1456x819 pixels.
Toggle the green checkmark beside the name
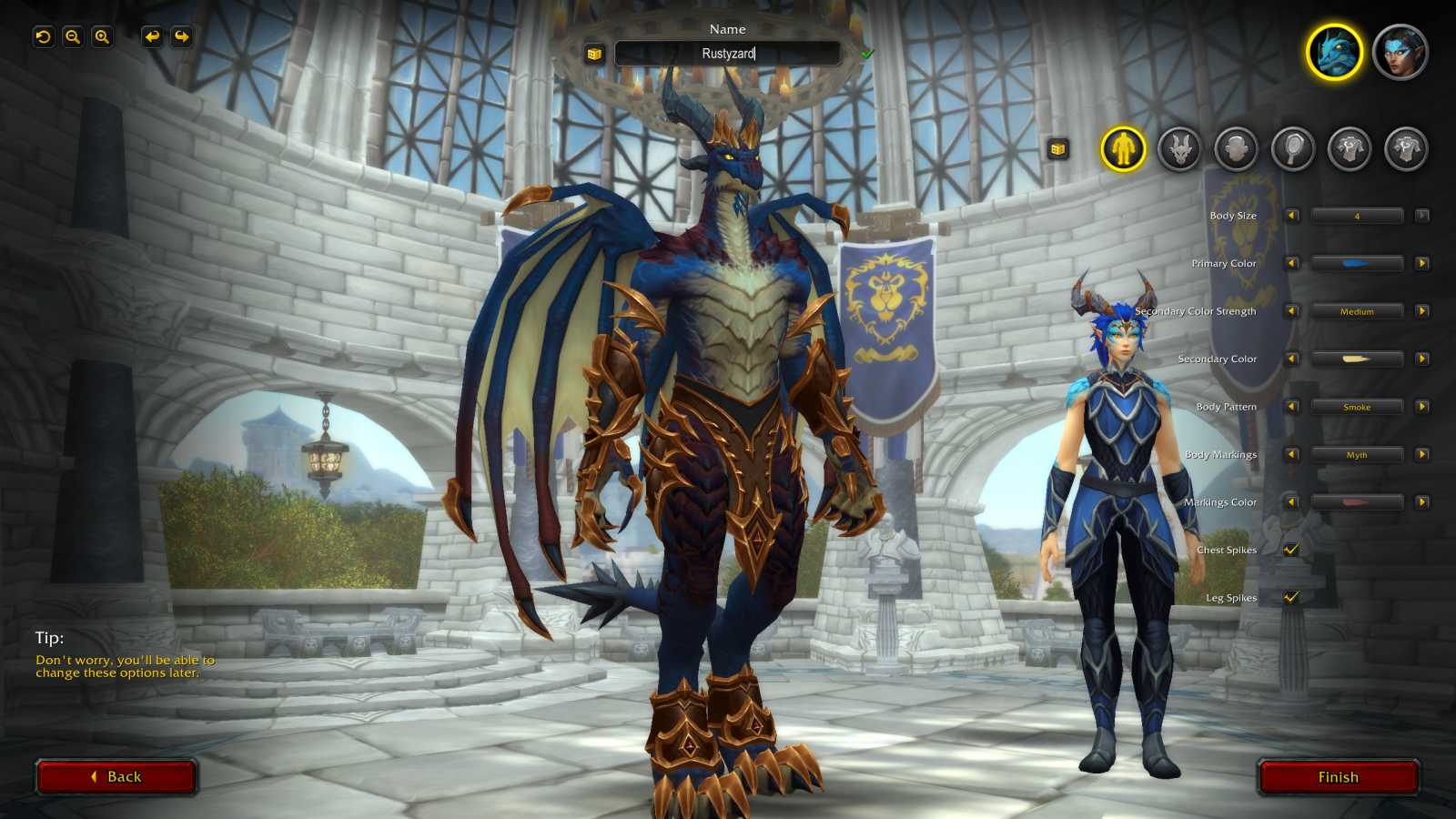[x=867, y=53]
